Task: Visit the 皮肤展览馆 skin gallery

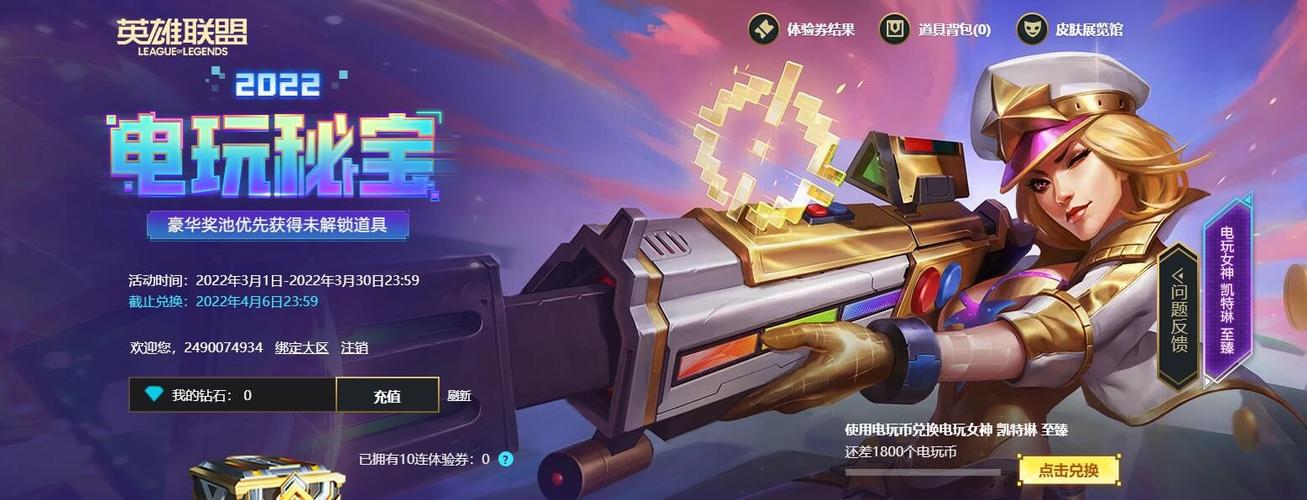Action: [x=1070, y=30]
